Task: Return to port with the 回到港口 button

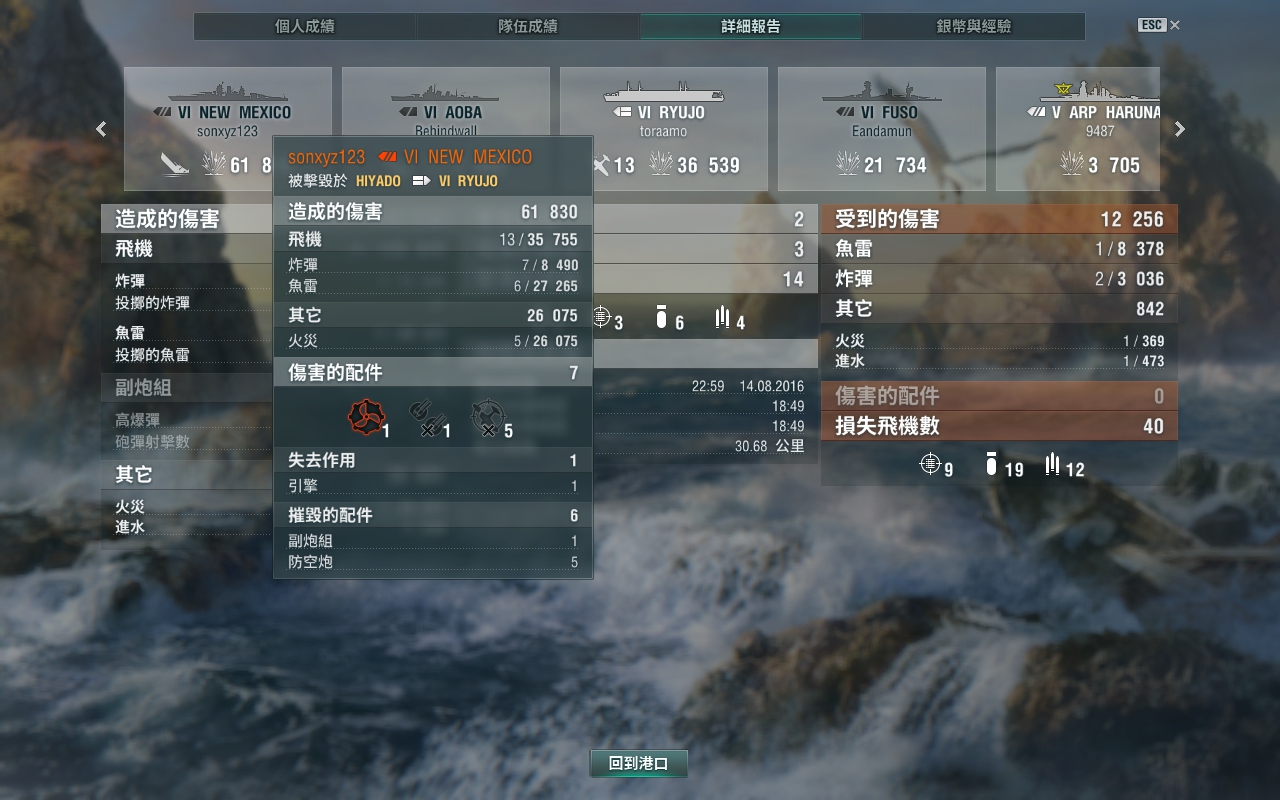Action: pyautogui.click(x=638, y=764)
